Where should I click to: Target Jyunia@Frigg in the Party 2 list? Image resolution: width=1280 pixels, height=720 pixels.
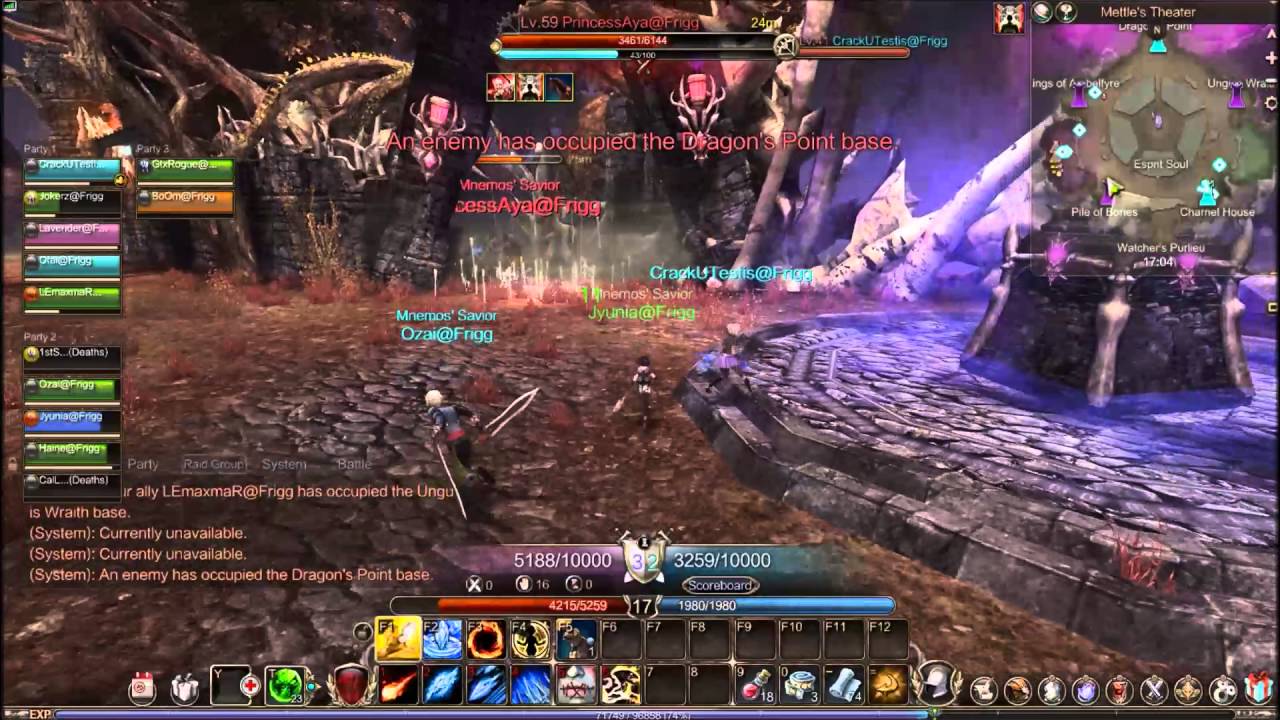72,417
